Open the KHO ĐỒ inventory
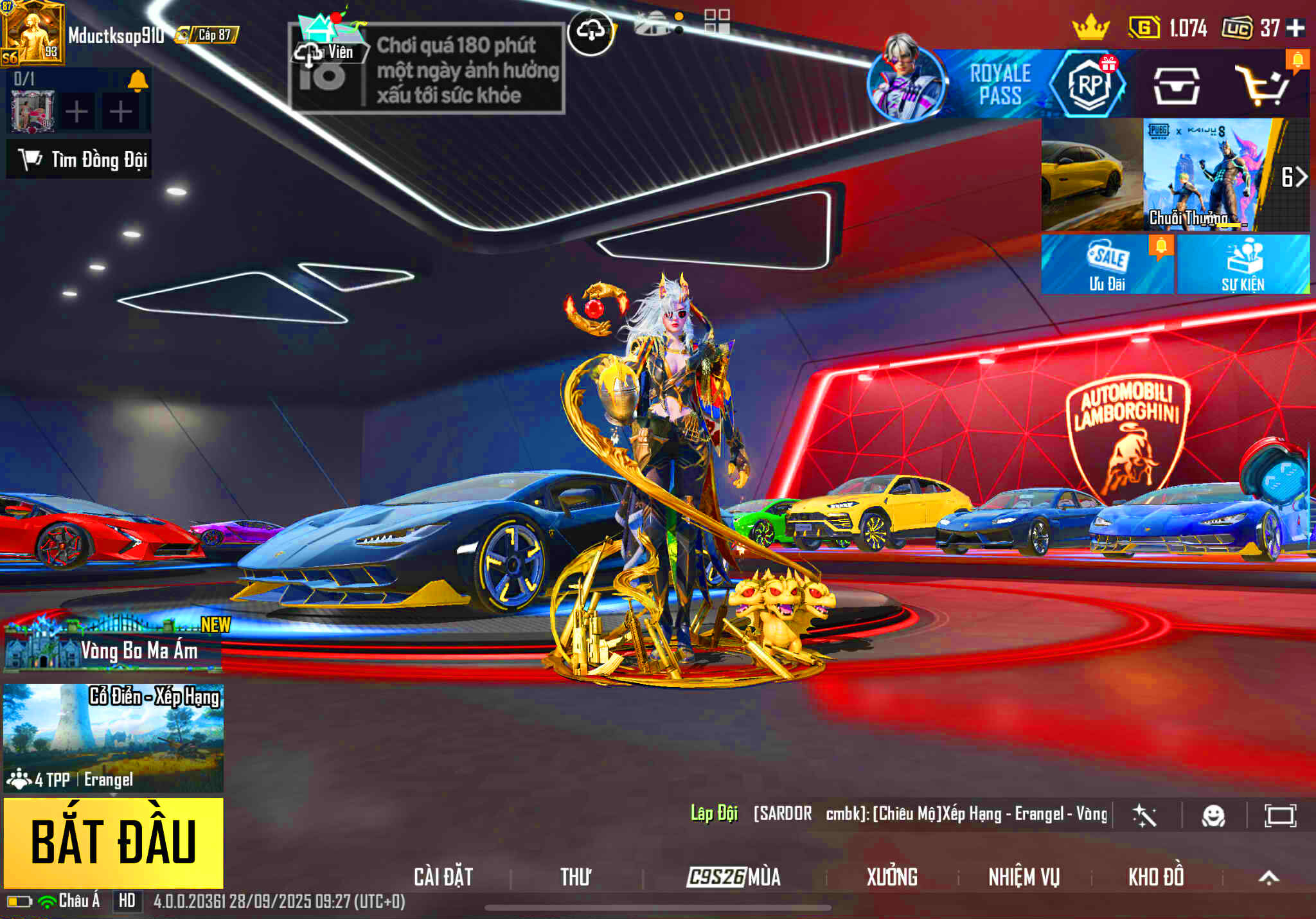Viewport: 1316px width, 919px height. (x=1156, y=877)
